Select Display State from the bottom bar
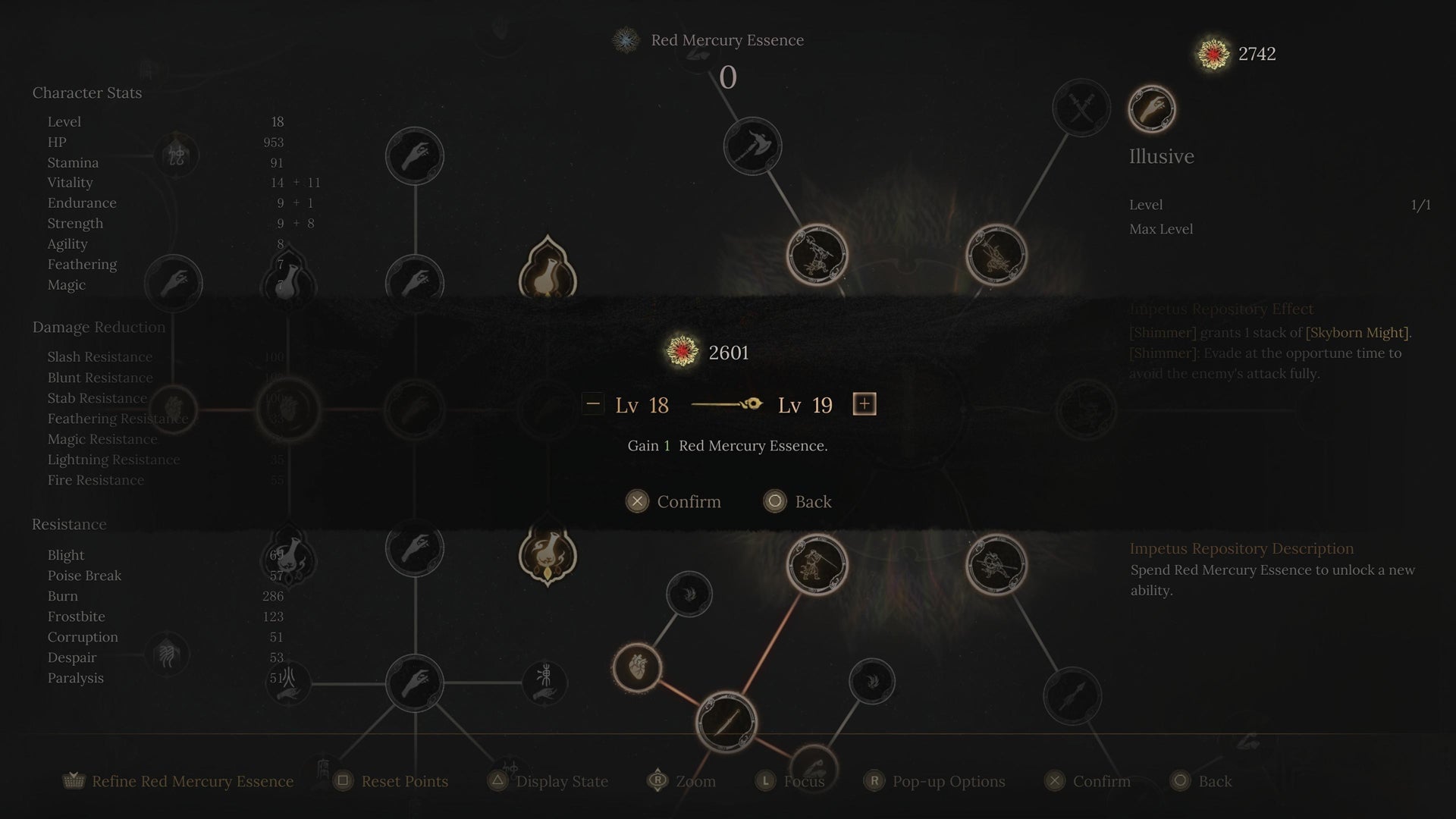Image resolution: width=1456 pixels, height=819 pixels. coord(548,781)
